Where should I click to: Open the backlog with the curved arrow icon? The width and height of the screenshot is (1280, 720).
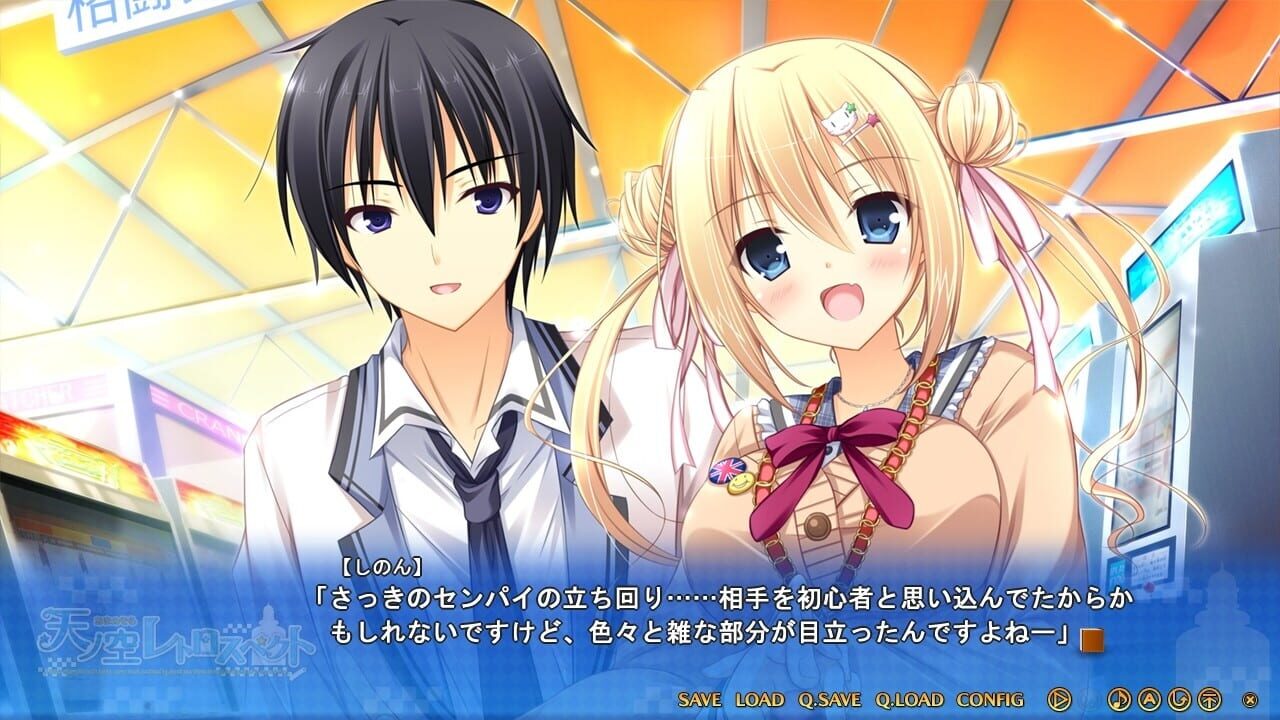pyautogui.click(x=1180, y=699)
